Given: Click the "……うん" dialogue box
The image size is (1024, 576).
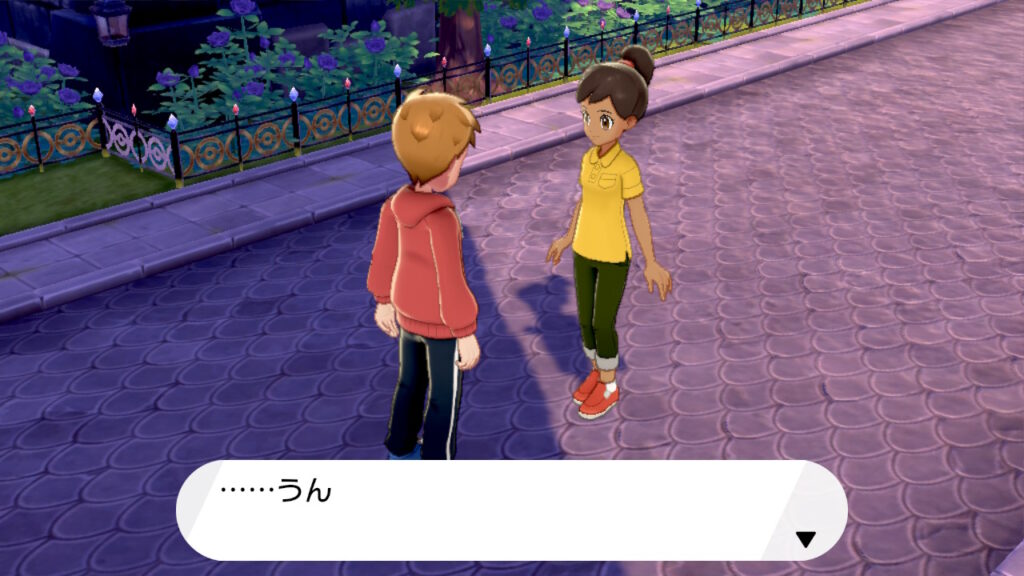Looking at the screenshot, I should (510, 510).
